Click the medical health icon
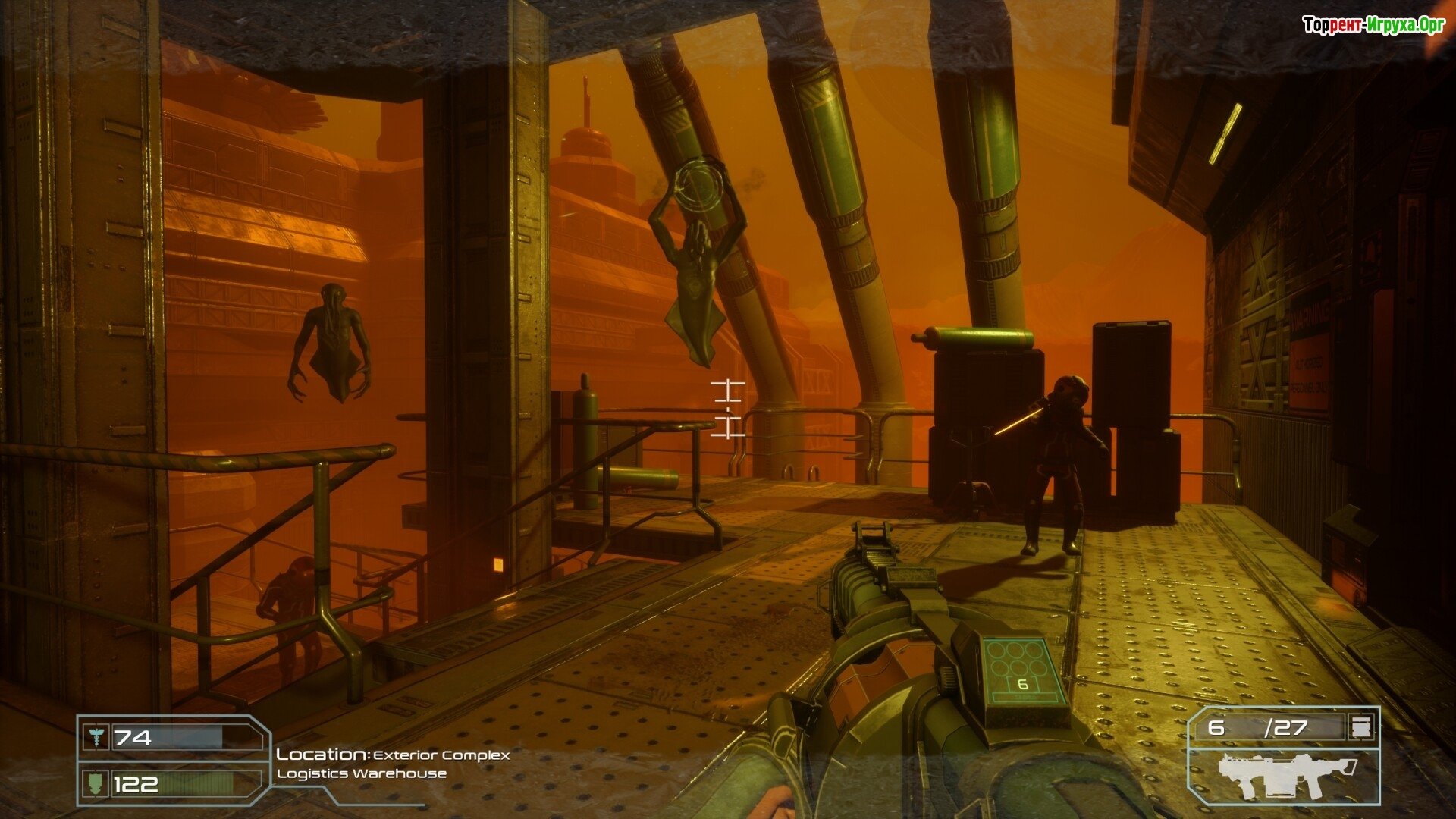The image size is (1456, 819). 96,737
